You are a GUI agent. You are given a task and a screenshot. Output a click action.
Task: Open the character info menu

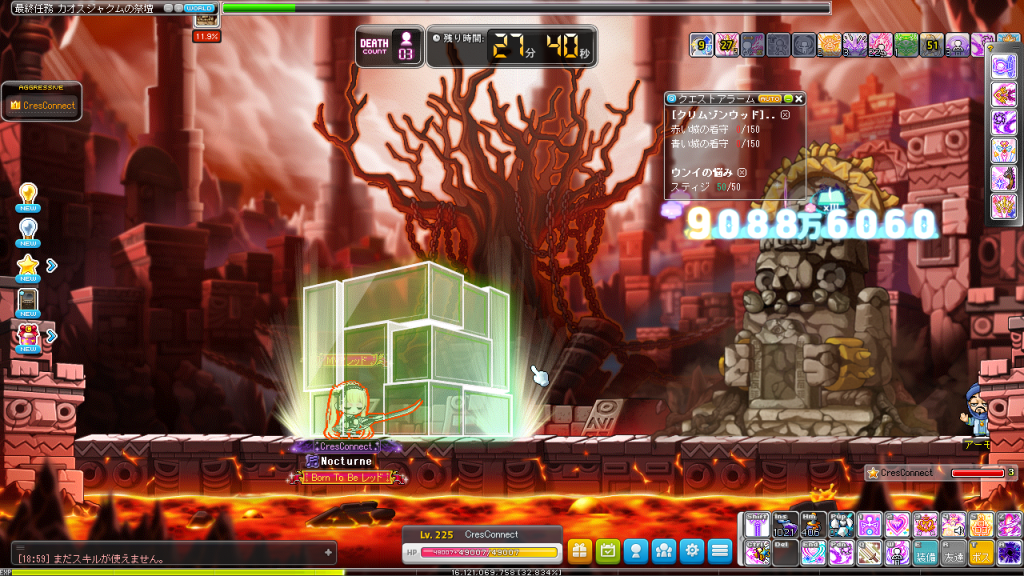635,550
